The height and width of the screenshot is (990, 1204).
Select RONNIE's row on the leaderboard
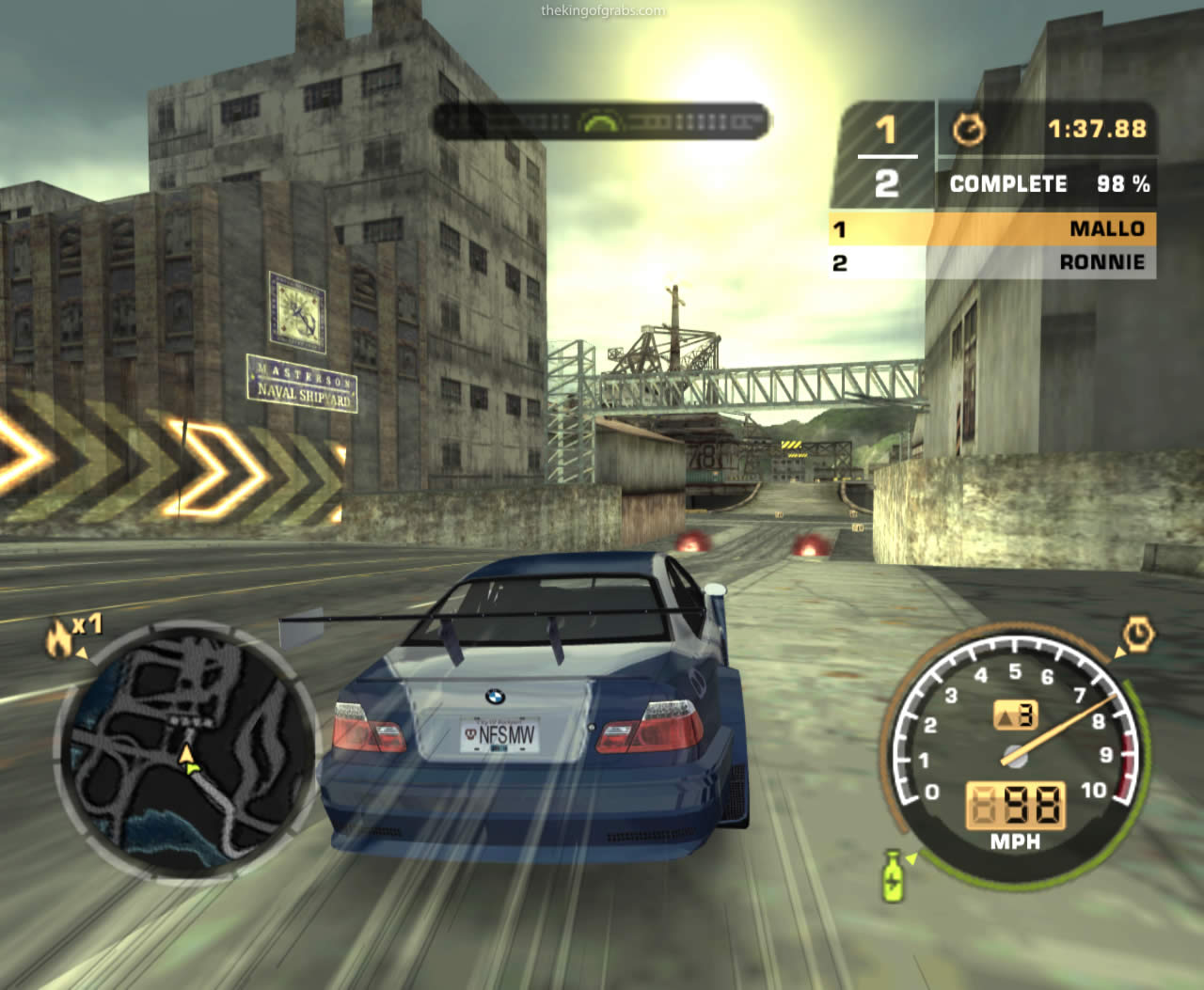pos(991,262)
